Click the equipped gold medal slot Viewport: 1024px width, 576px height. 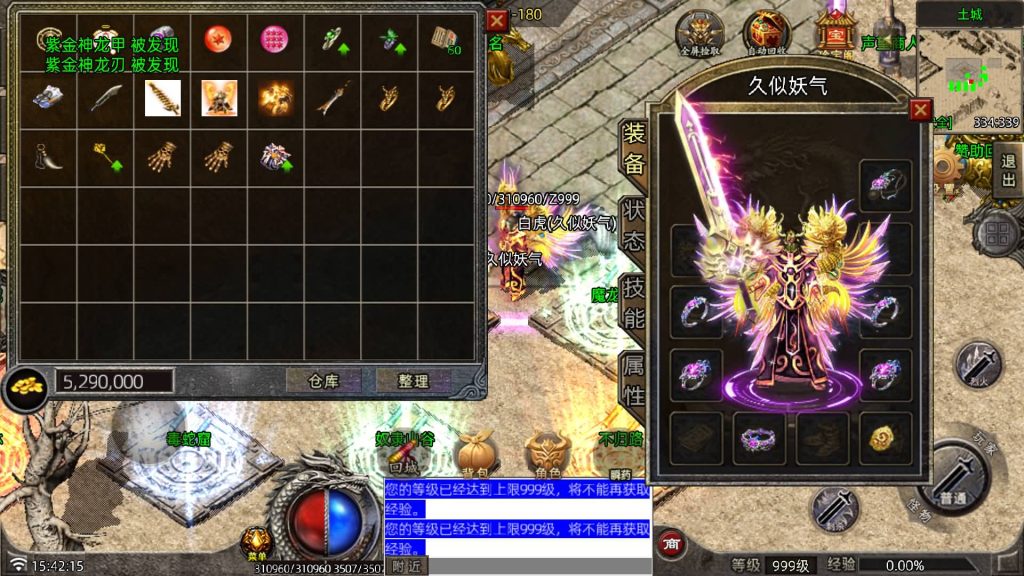pyautogui.click(x=885, y=438)
